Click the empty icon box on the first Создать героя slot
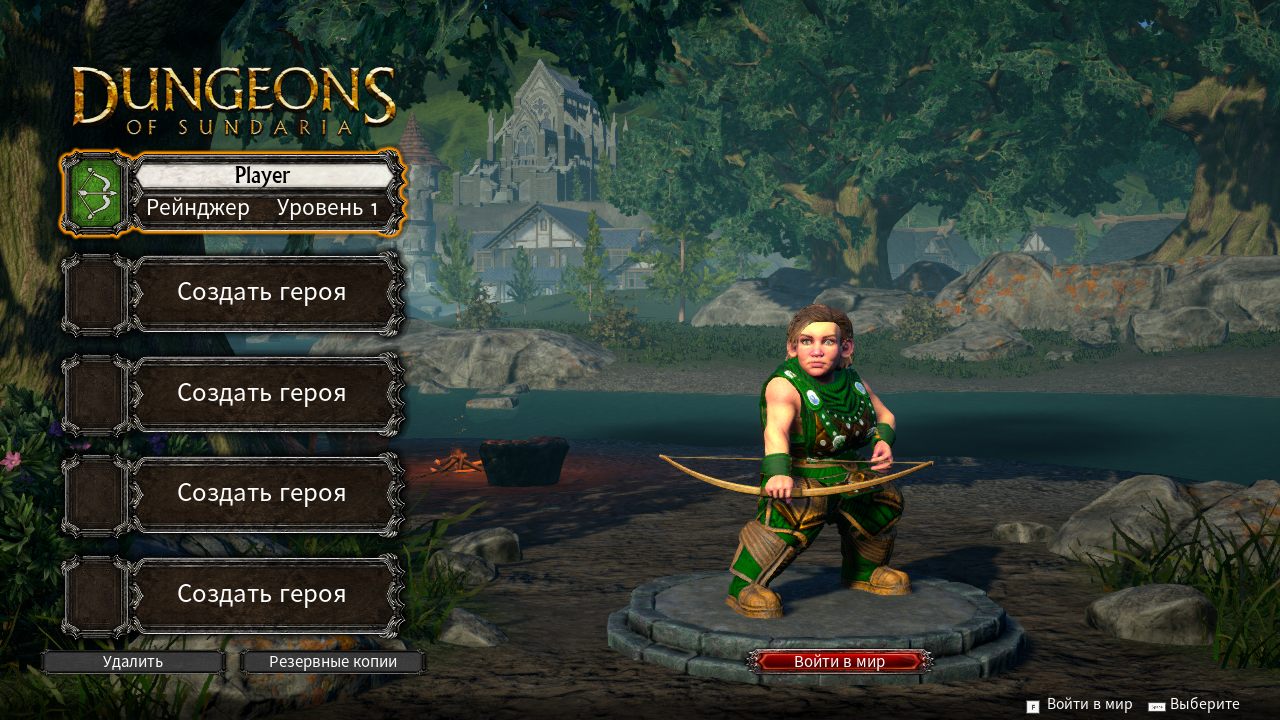Viewport: 1280px width, 720px height. pos(94,293)
